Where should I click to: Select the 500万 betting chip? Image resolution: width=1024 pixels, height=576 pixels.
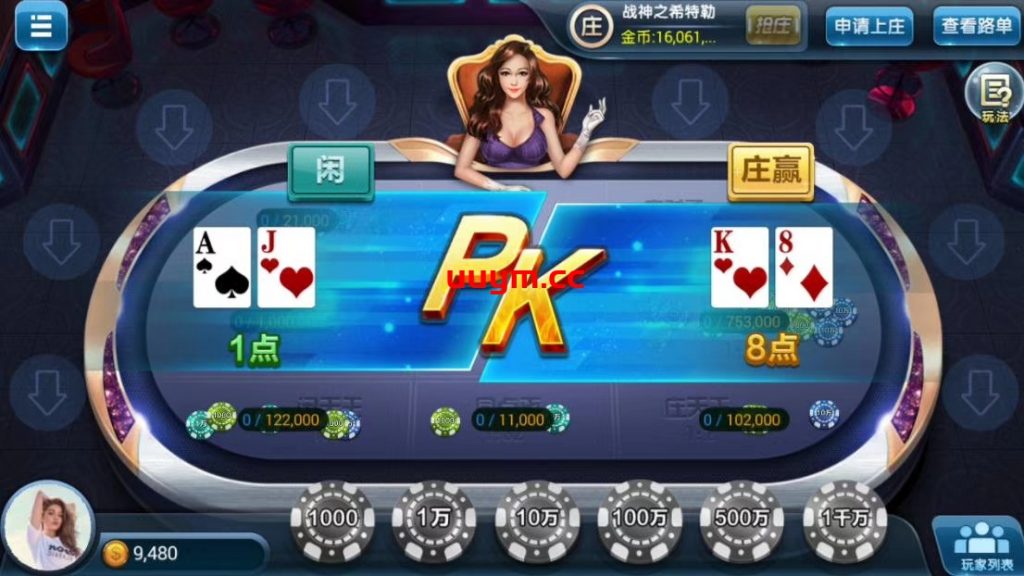742,518
